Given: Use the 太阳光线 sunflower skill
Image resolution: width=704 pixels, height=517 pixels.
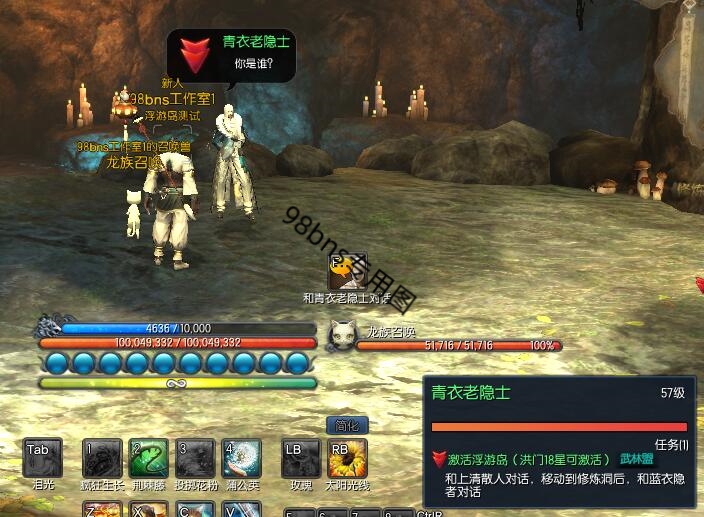Looking at the screenshot, I should pyautogui.click(x=348, y=459).
